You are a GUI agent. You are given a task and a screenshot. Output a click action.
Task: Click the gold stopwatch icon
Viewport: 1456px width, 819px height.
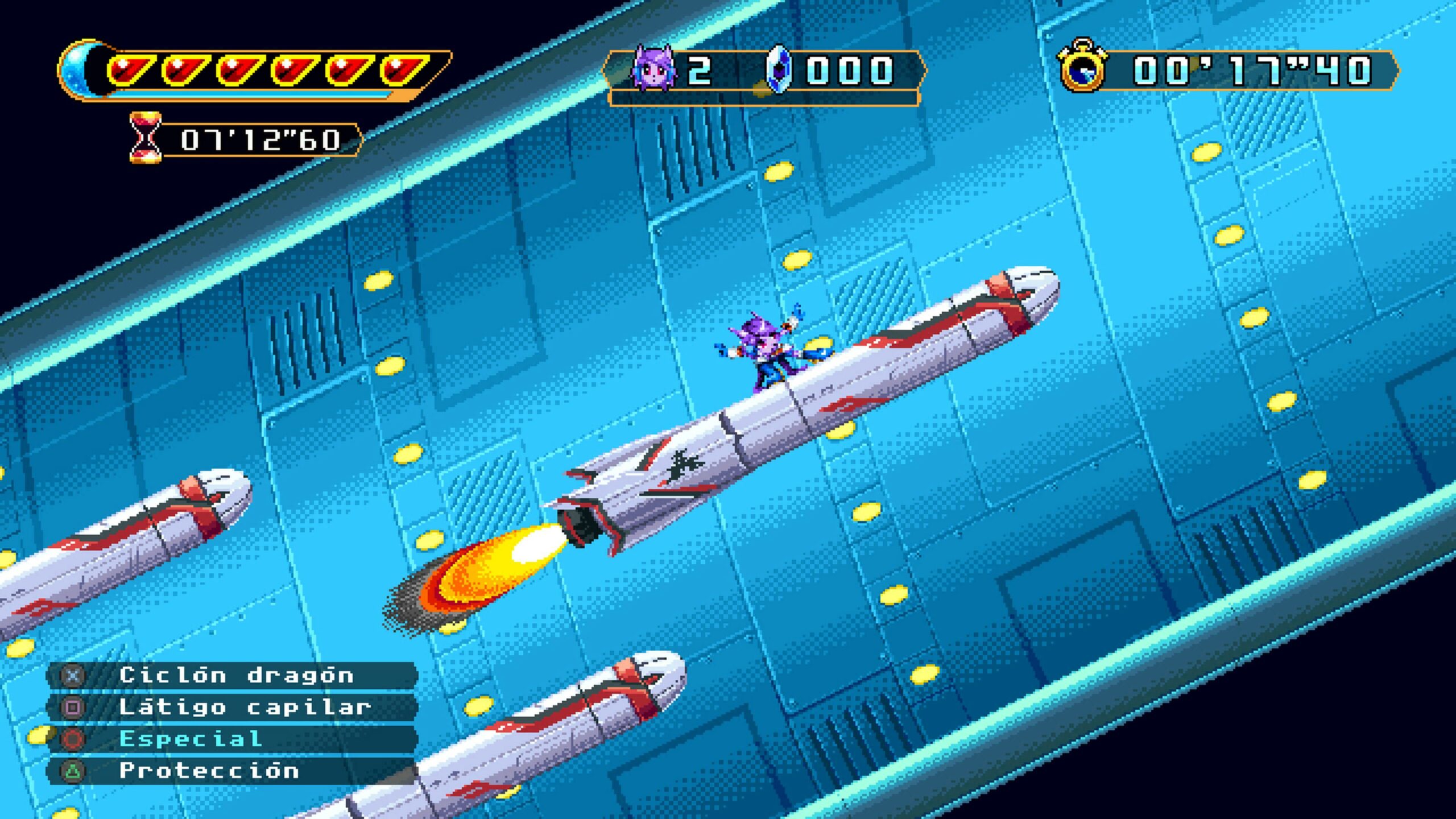coord(1081,67)
